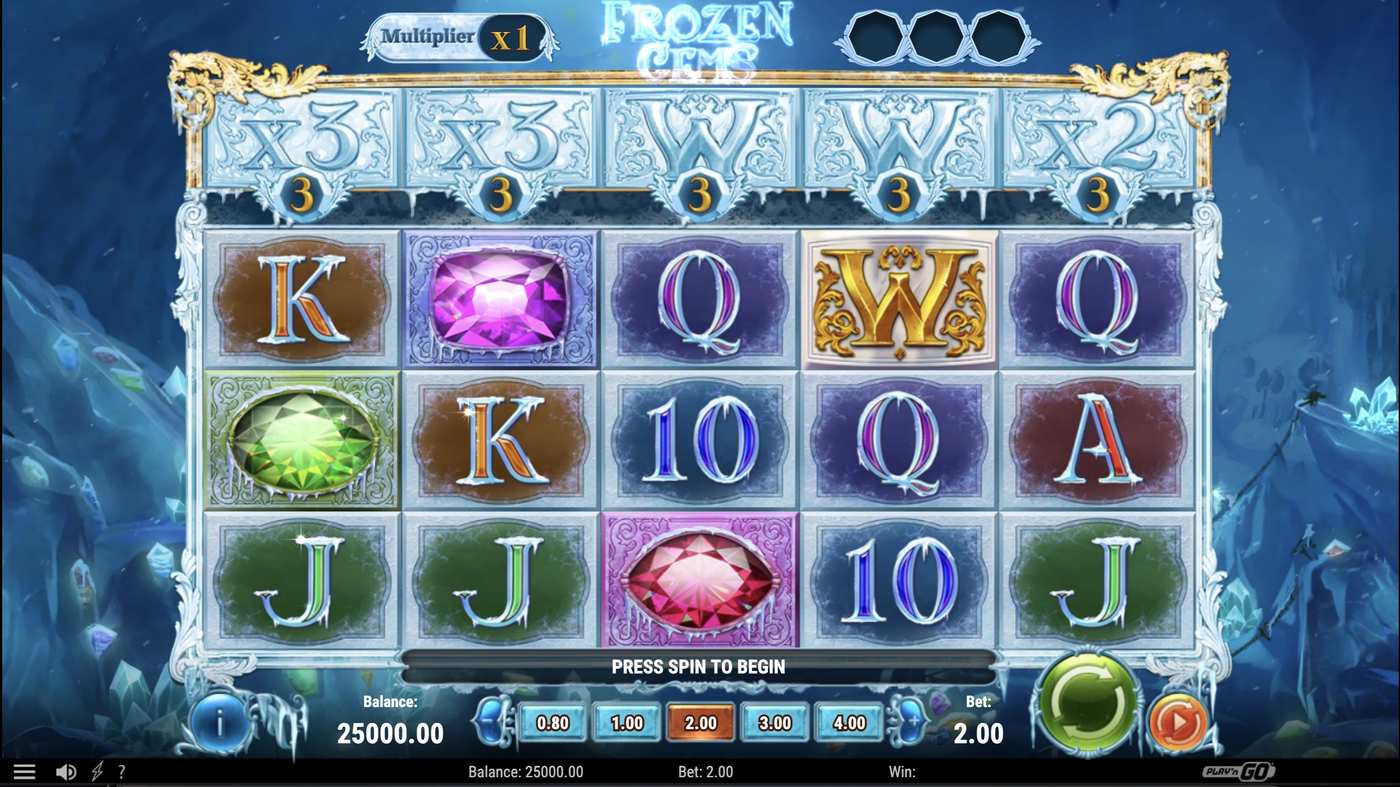Choose the 3.00 bet amount
This screenshot has width=1400, height=787.
[775, 721]
